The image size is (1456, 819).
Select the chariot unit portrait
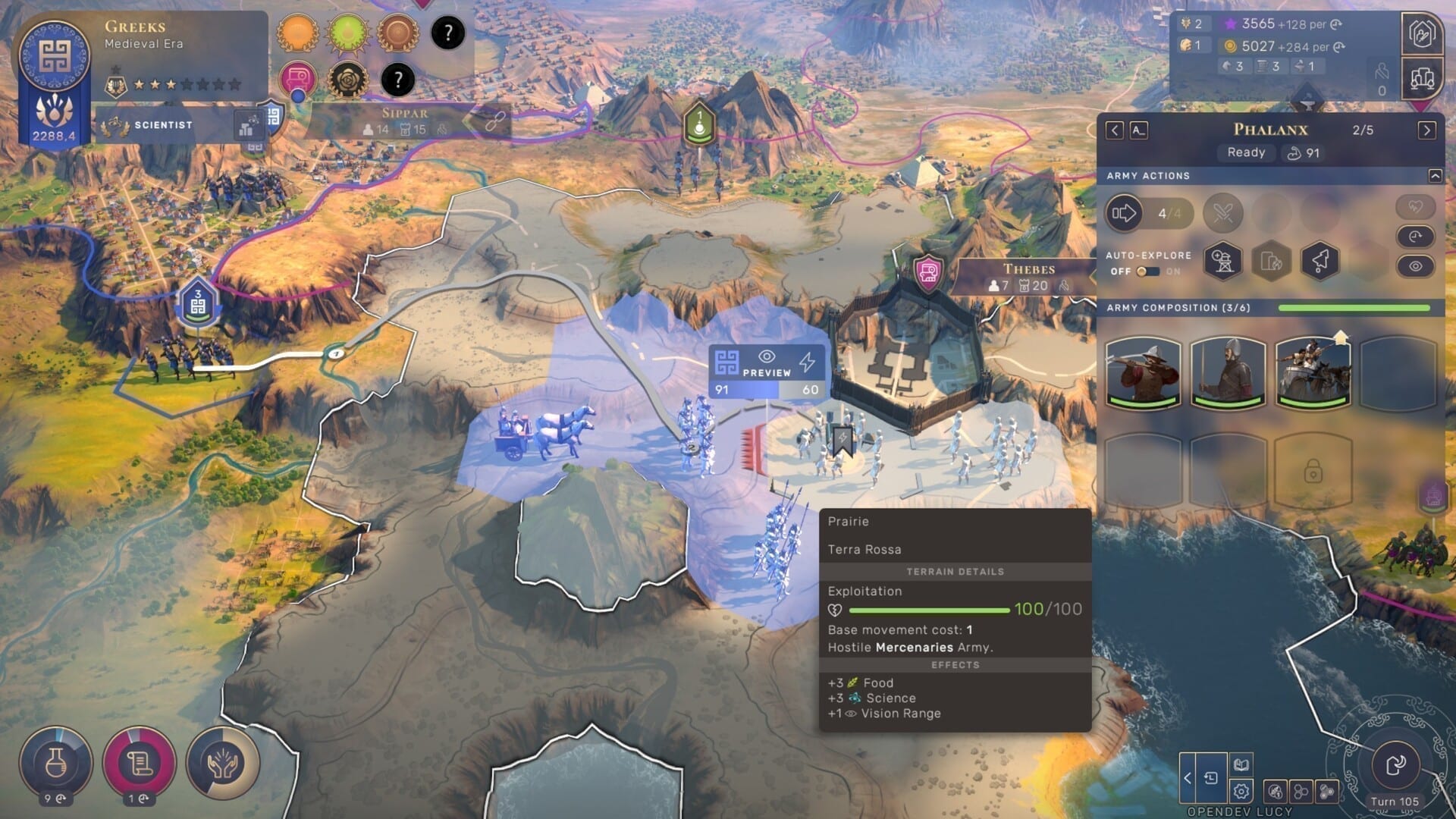coord(1313,372)
